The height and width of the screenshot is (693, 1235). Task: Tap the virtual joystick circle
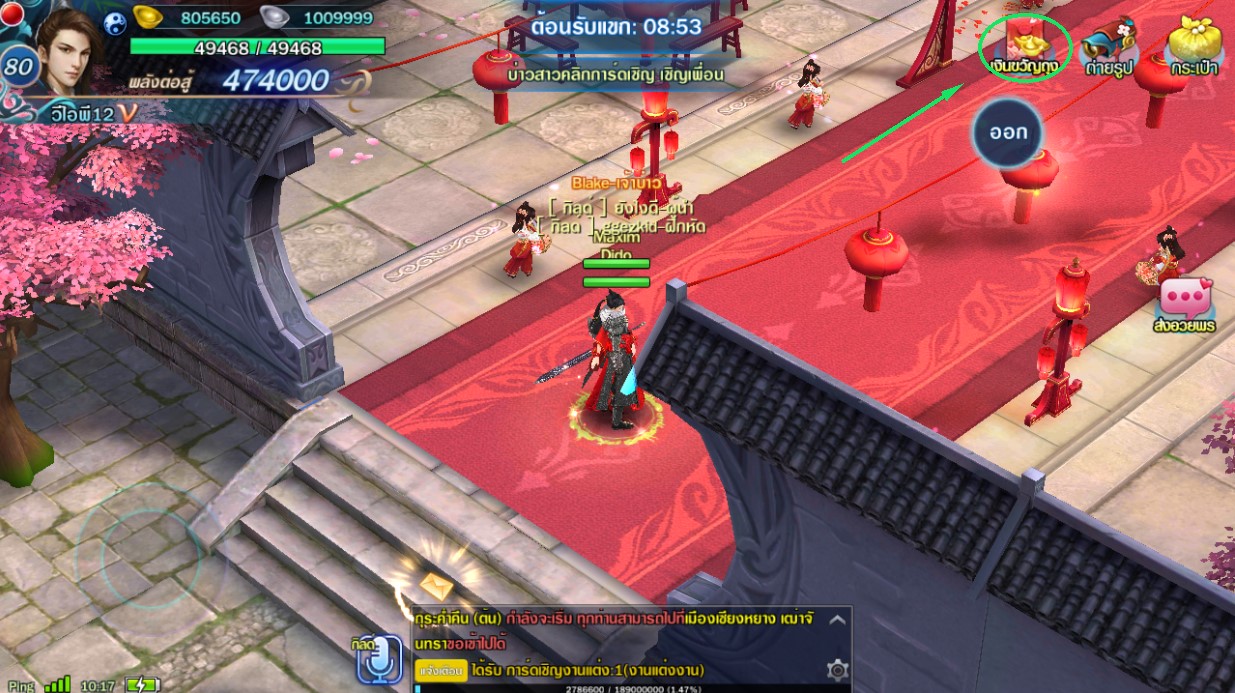pyautogui.click(x=150, y=560)
